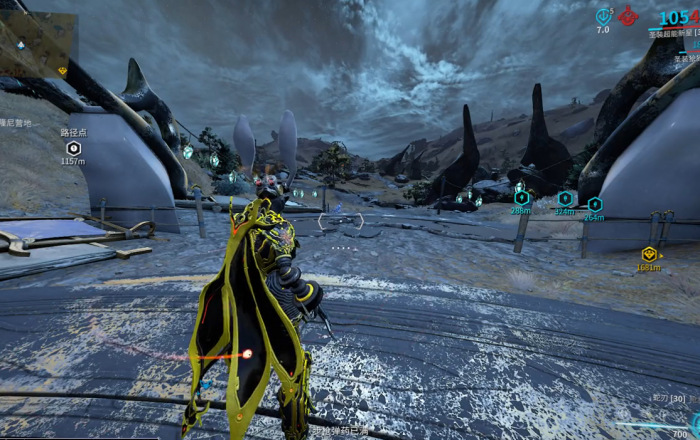Click the cyan objective marker at 288m
Screen dimensions: 700x440
(x=521, y=198)
